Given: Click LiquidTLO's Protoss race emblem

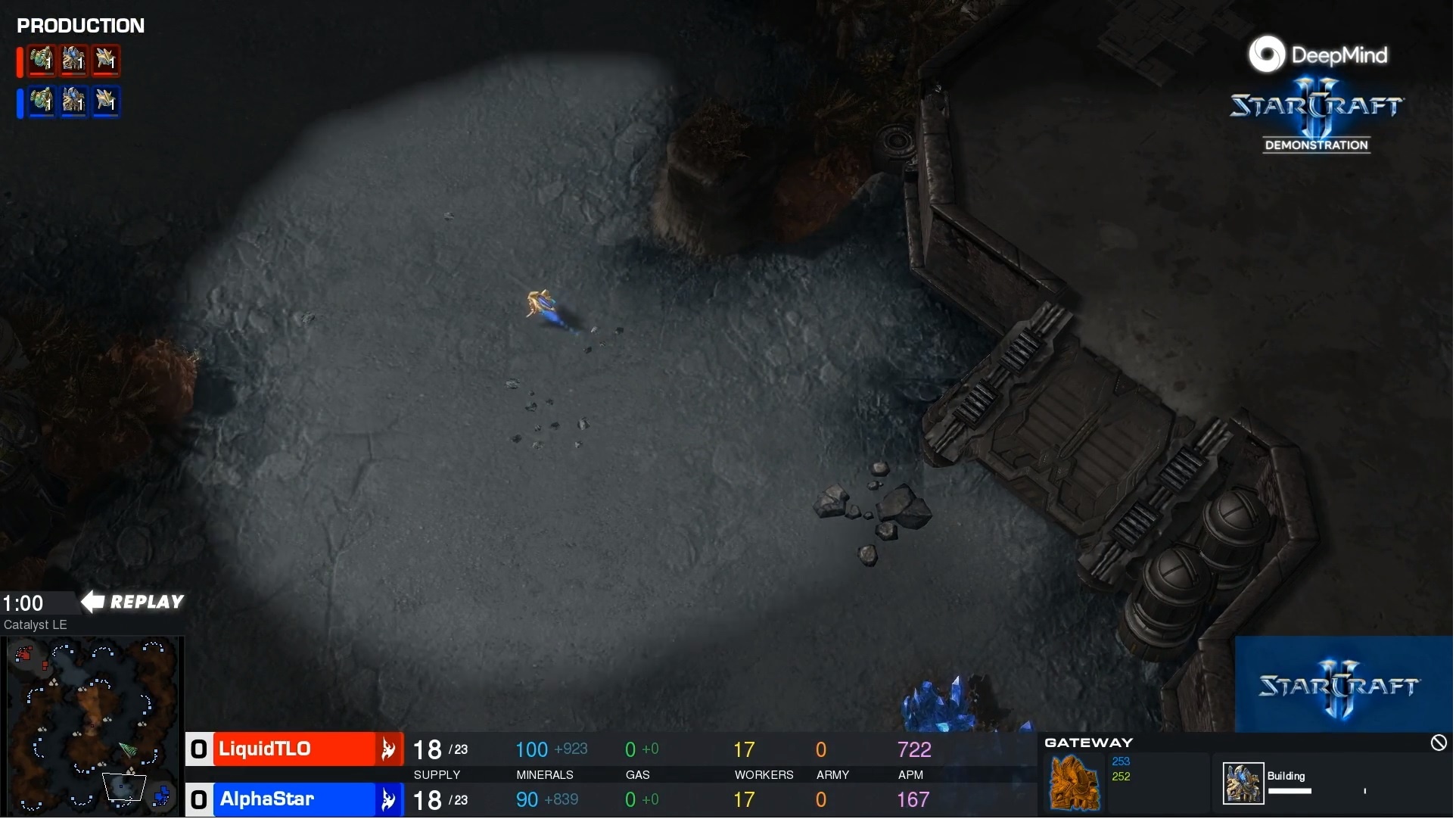Looking at the screenshot, I should 388,749.
